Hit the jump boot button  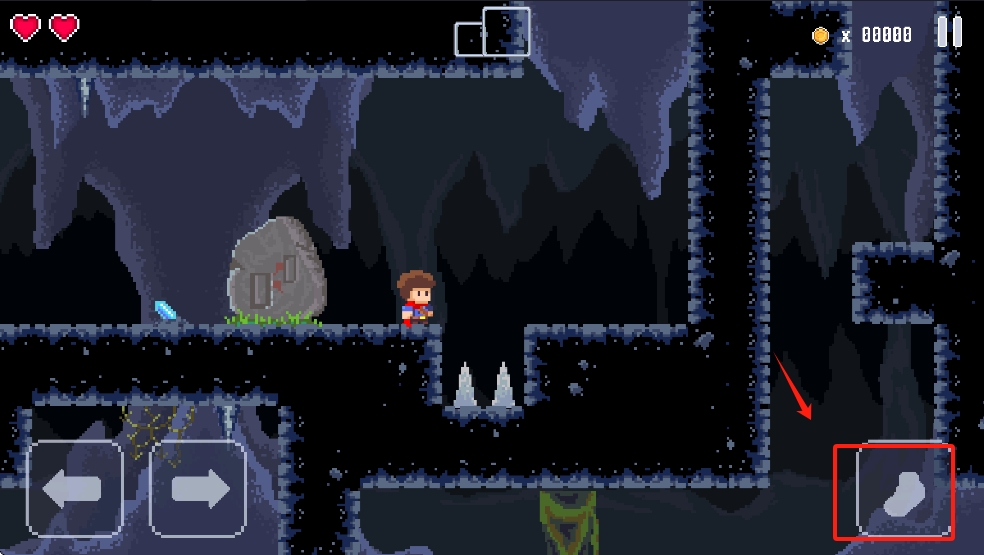click(900, 493)
